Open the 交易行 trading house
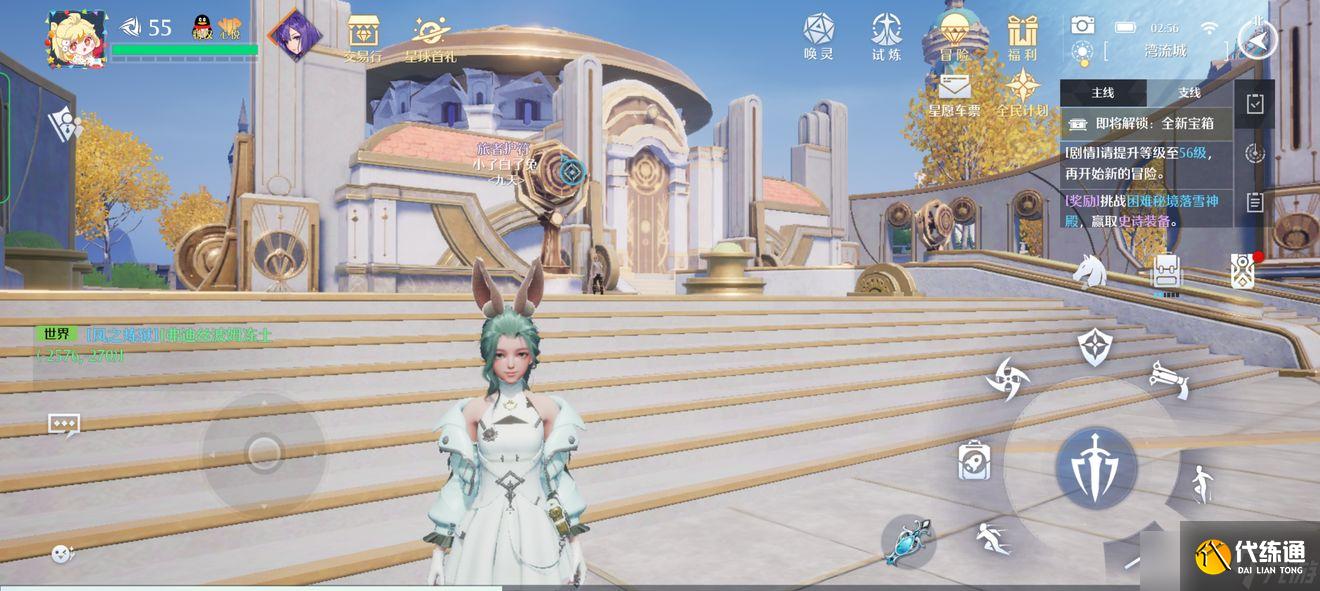This screenshot has width=1320, height=591. click(362, 38)
